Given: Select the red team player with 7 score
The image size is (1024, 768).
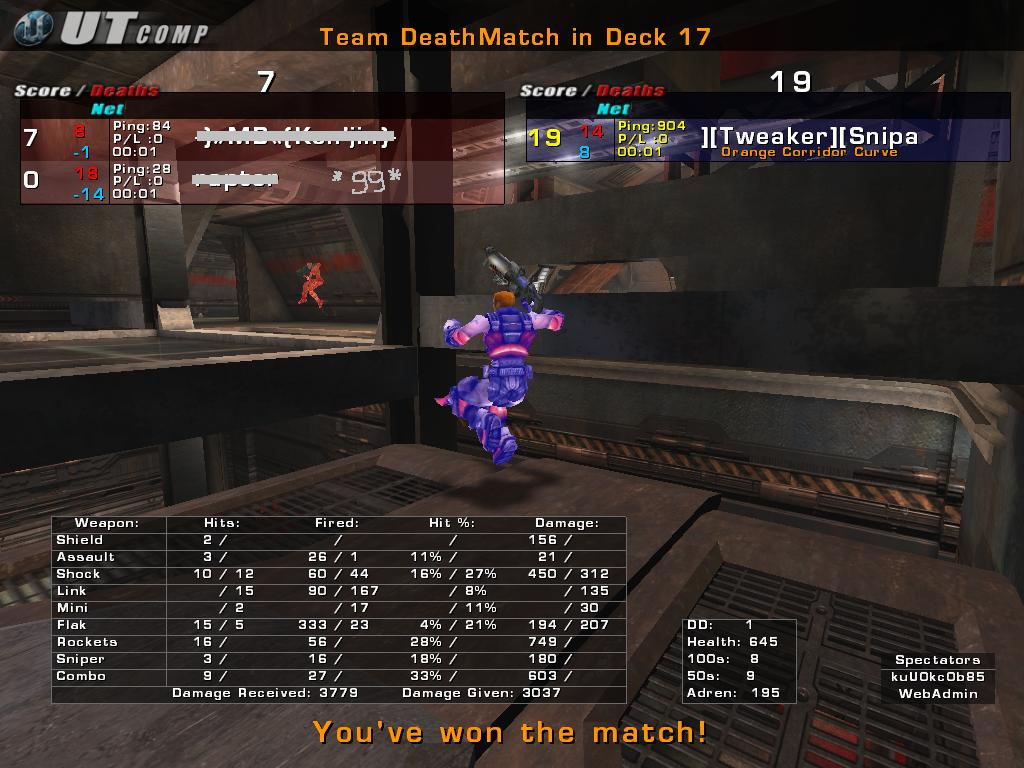Looking at the screenshot, I should tap(262, 138).
